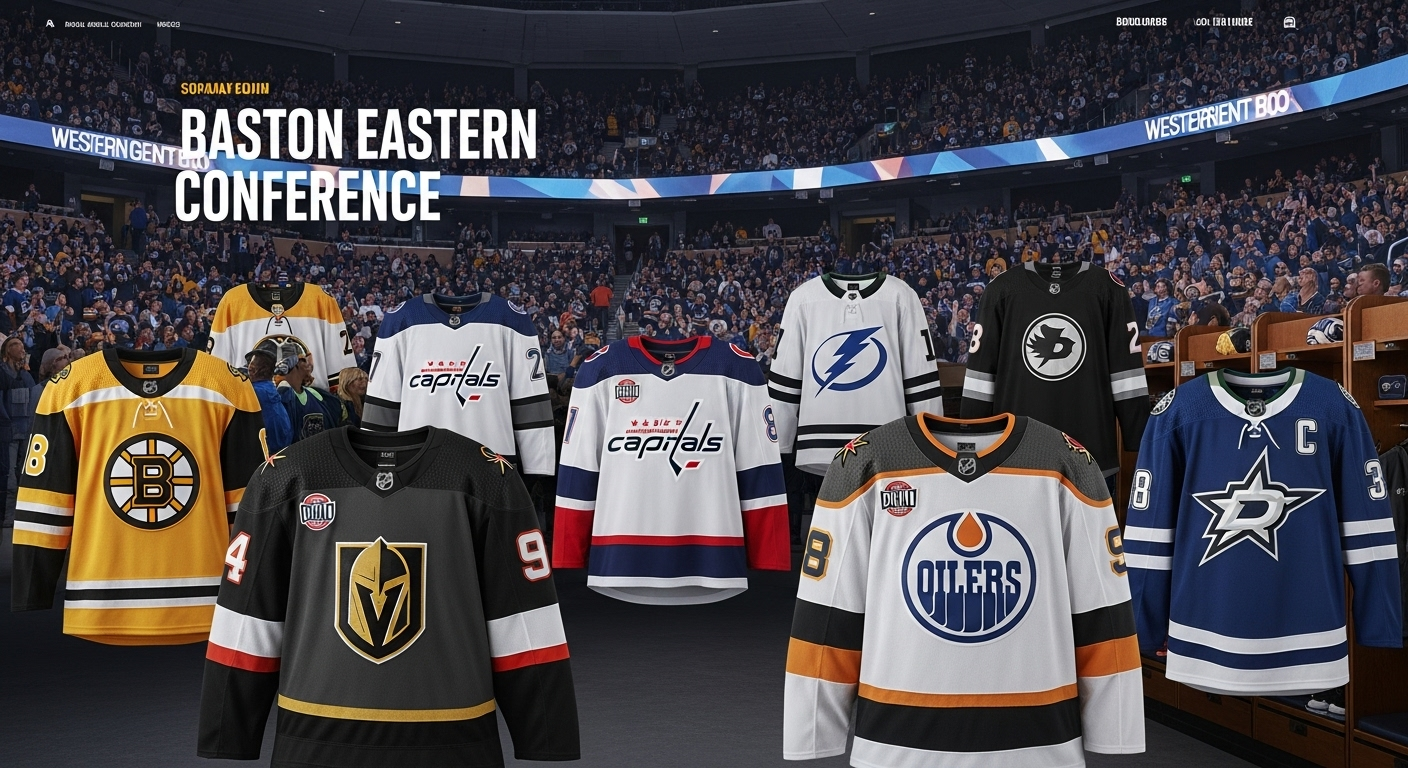Click the logo icon in the top navigation

50,23
